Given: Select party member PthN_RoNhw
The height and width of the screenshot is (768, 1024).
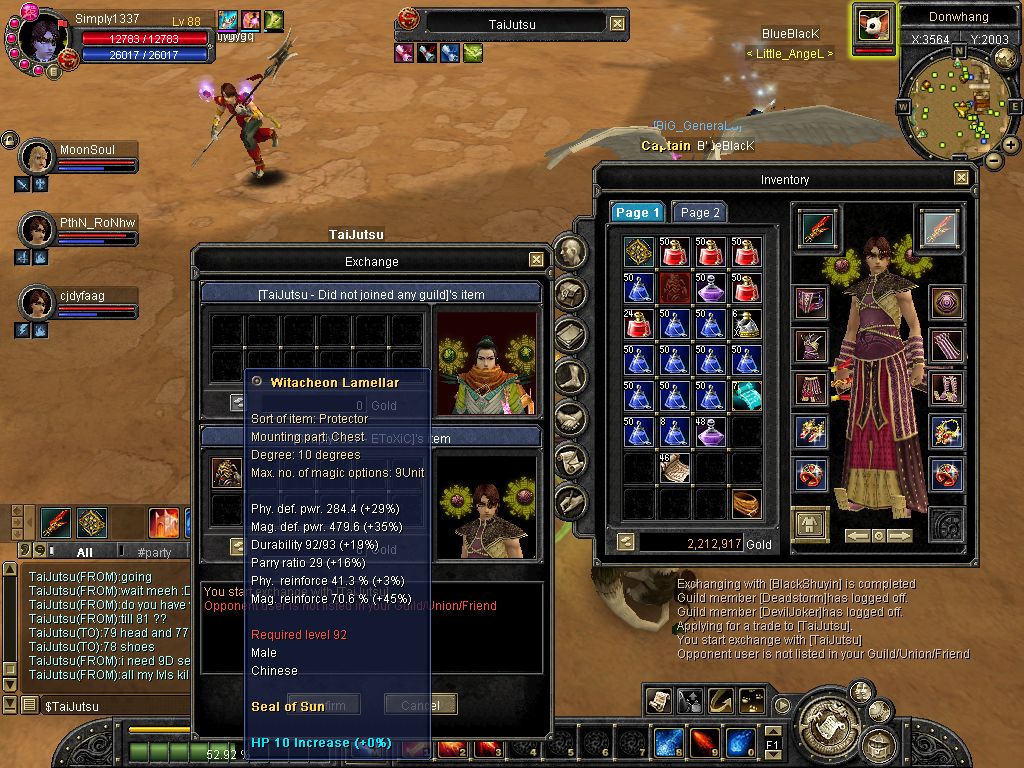Looking at the screenshot, I should (38, 230).
